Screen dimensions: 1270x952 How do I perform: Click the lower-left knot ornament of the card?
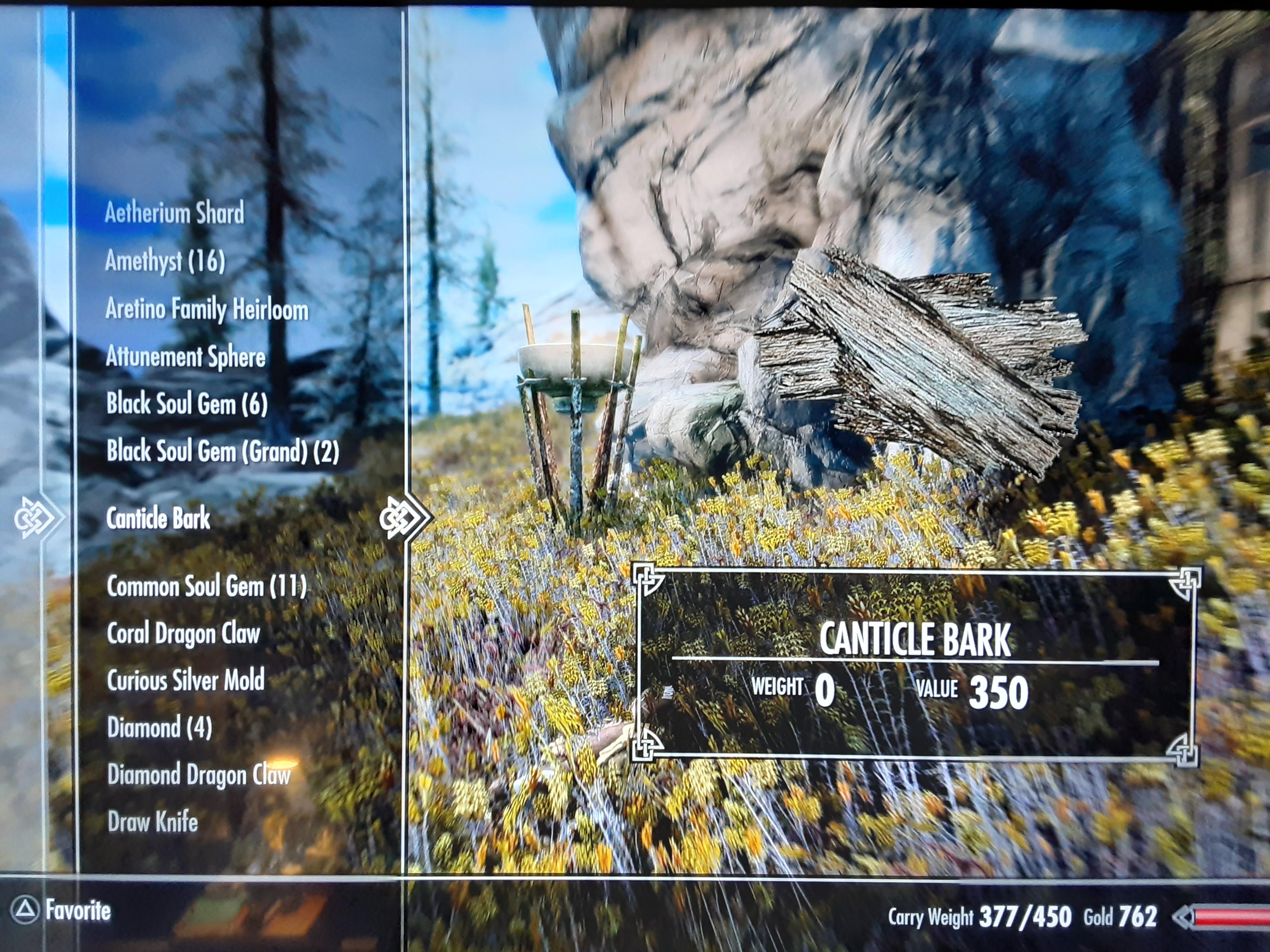click(x=647, y=746)
